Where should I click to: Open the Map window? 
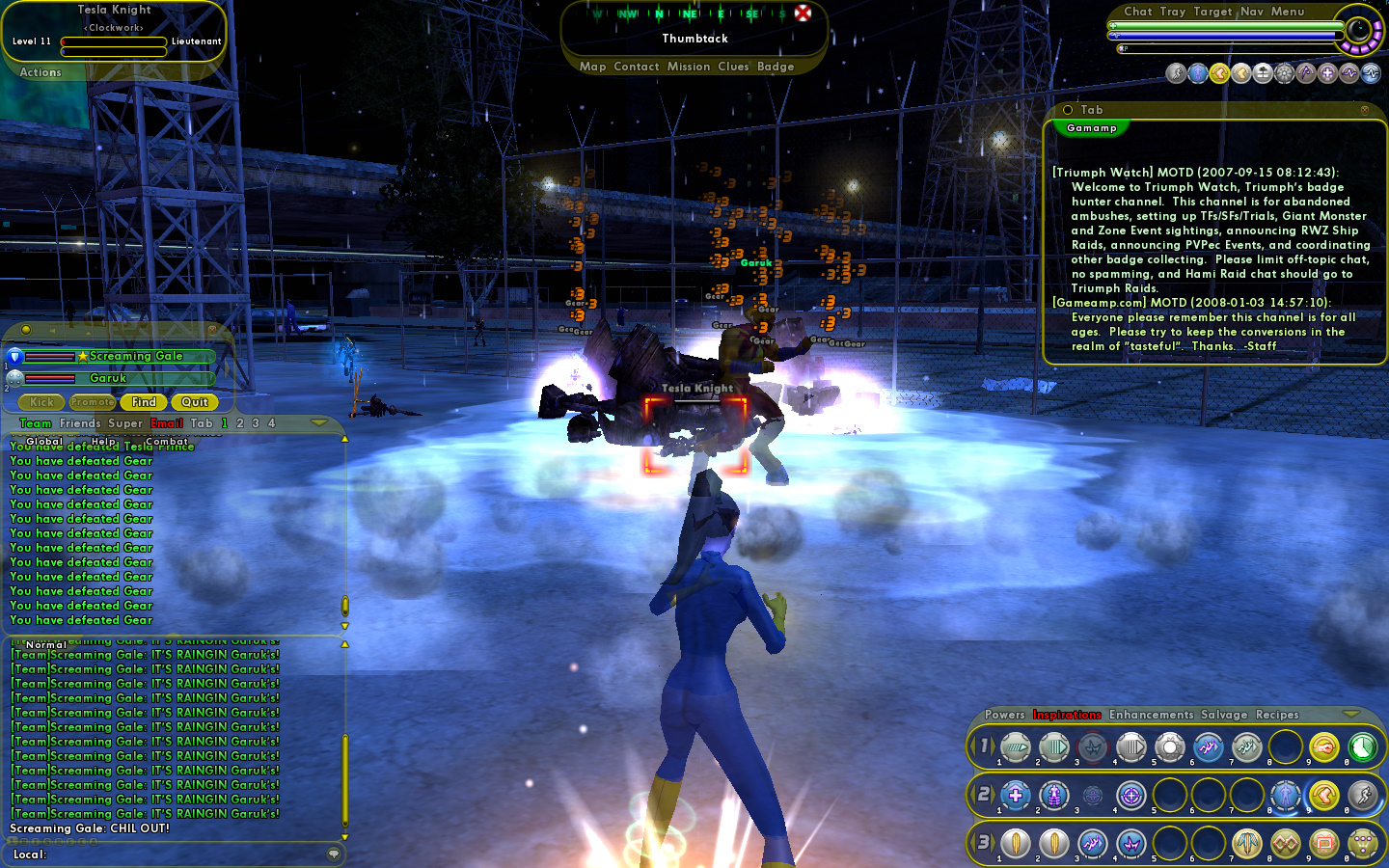pyautogui.click(x=592, y=67)
